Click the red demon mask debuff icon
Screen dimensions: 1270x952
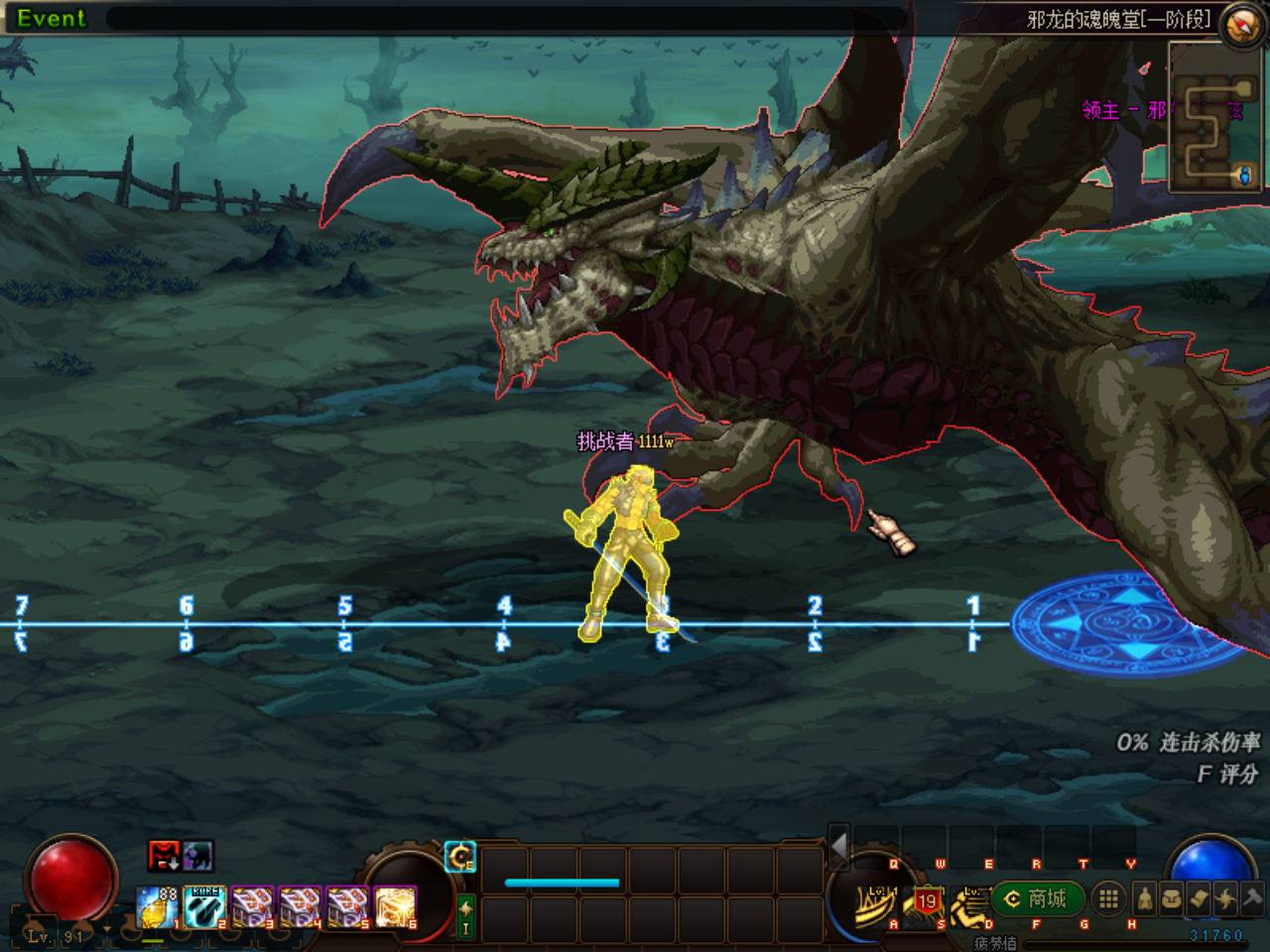[164, 855]
